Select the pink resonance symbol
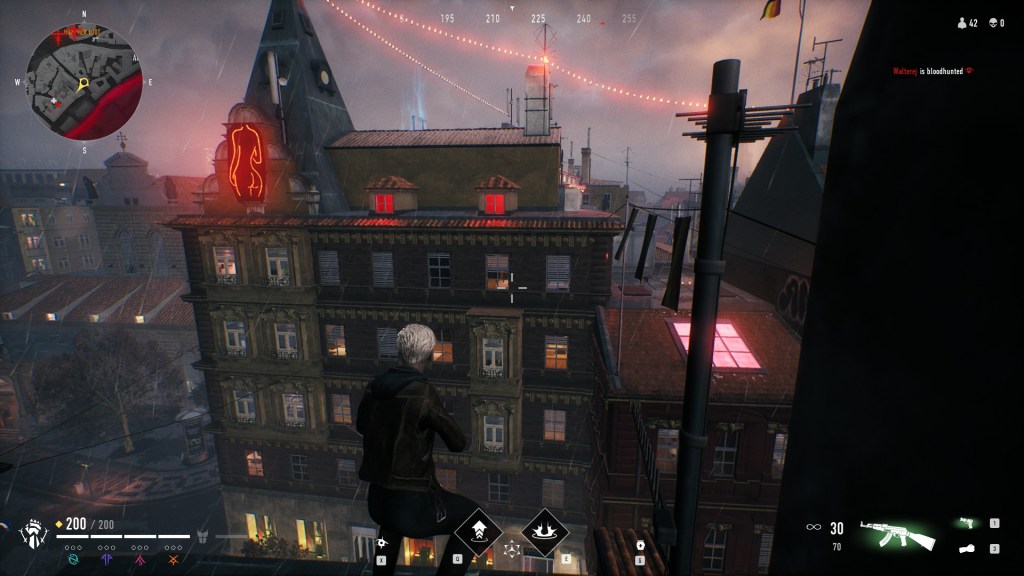 pos(141,560)
